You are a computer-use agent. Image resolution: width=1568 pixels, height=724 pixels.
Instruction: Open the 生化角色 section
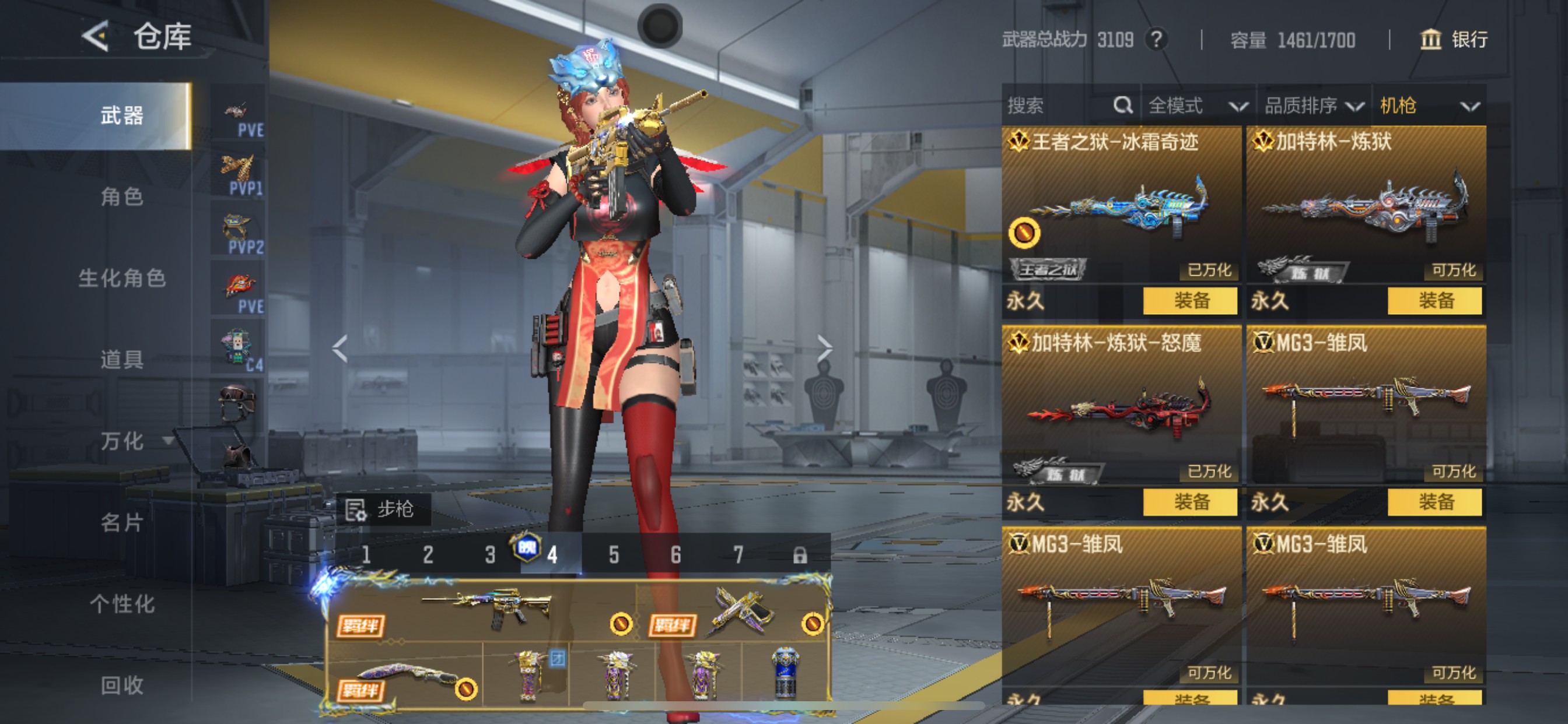[122, 278]
